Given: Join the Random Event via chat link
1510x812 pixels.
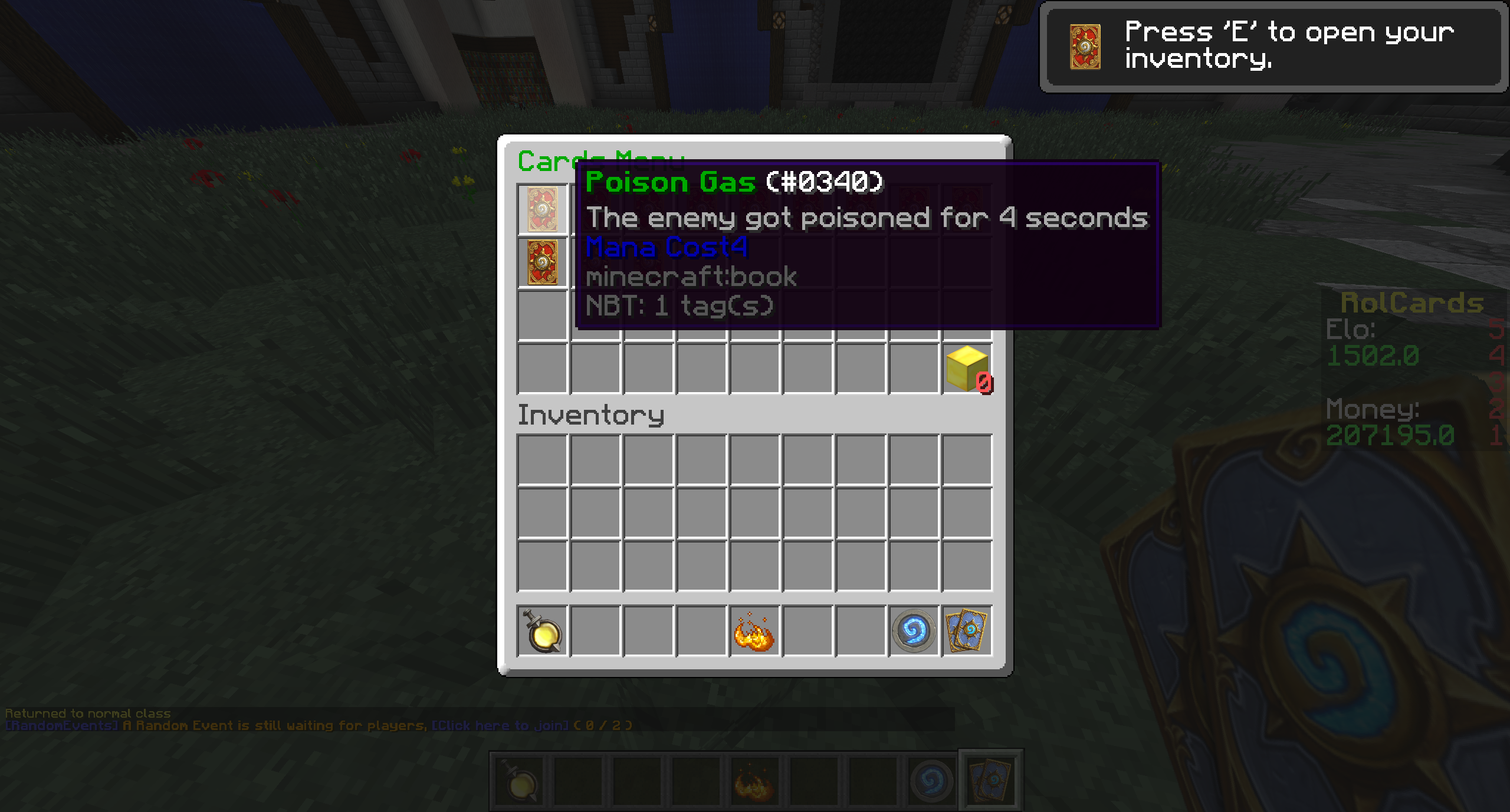Looking at the screenshot, I should click(x=500, y=725).
